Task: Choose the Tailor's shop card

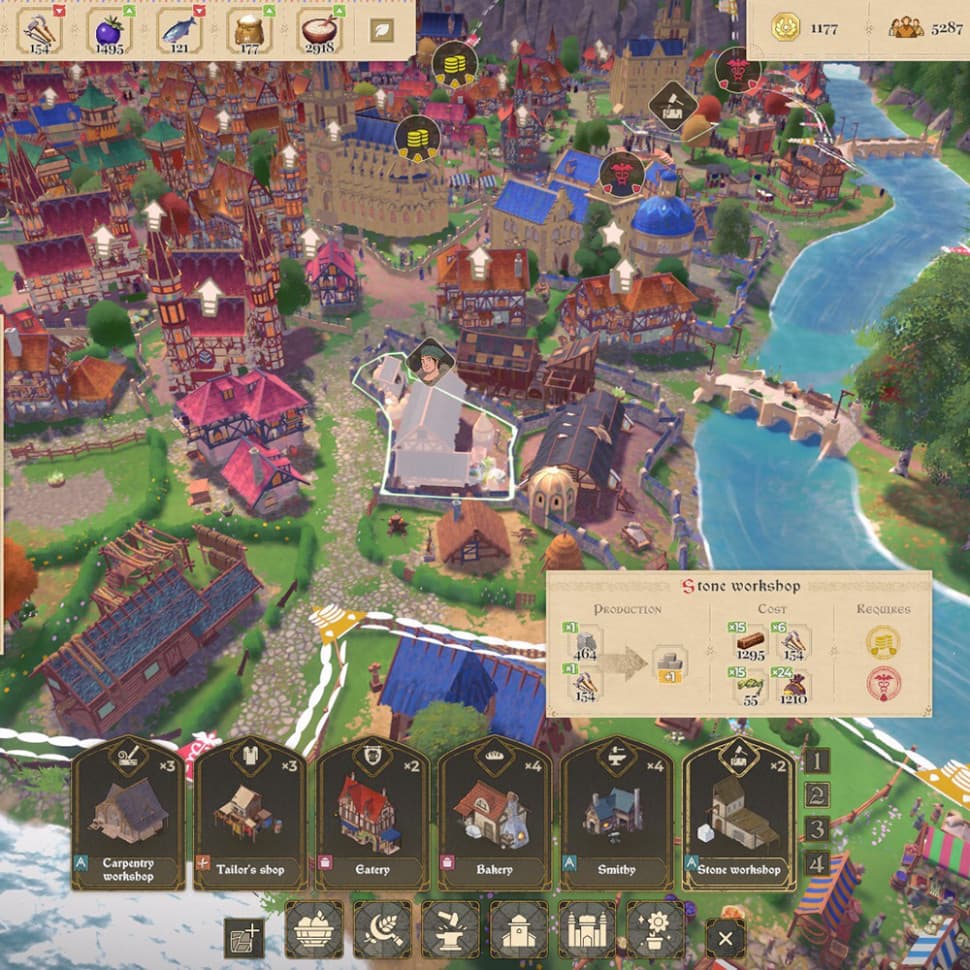Action: pyautogui.click(x=250, y=813)
